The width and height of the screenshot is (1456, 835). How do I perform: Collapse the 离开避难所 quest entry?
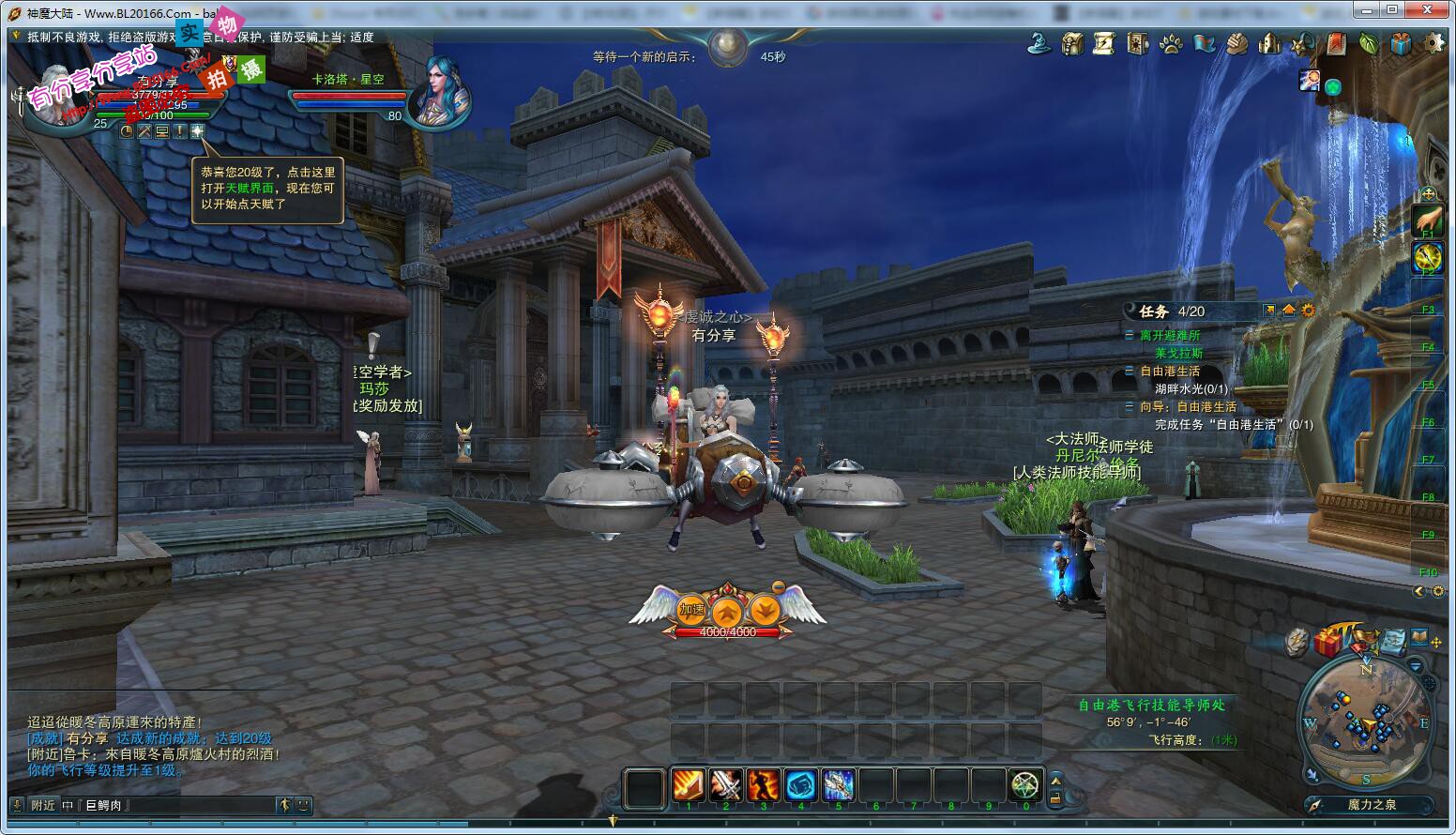pyautogui.click(x=1130, y=334)
